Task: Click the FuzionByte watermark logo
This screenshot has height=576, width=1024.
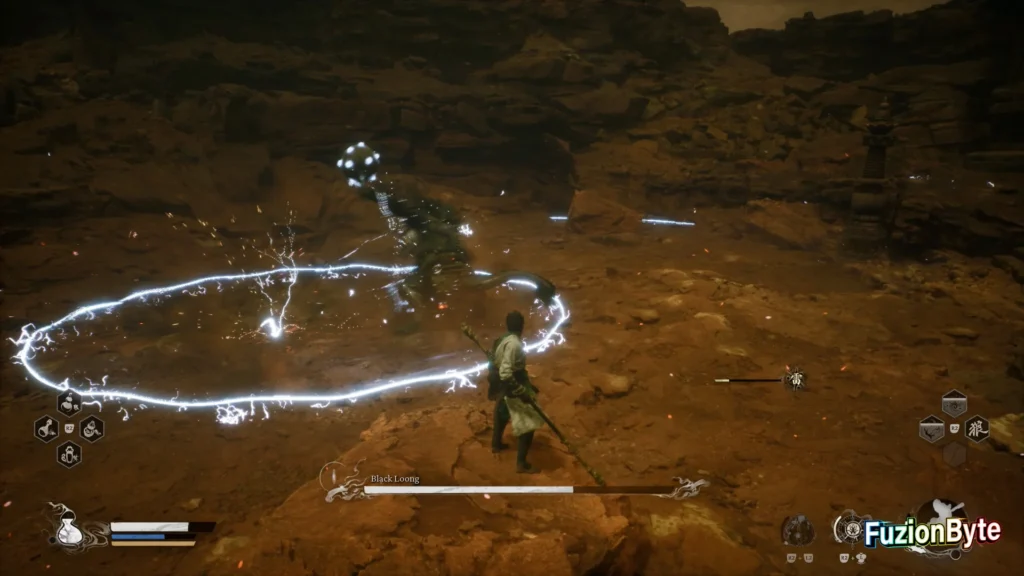Action: click(x=932, y=530)
